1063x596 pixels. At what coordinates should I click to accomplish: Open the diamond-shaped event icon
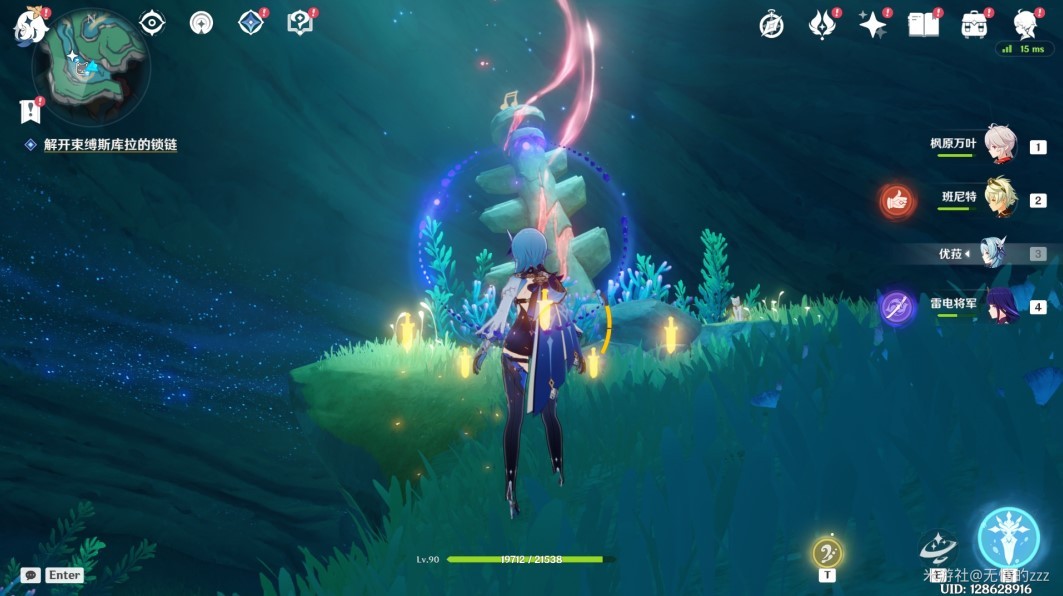(x=251, y=22)
